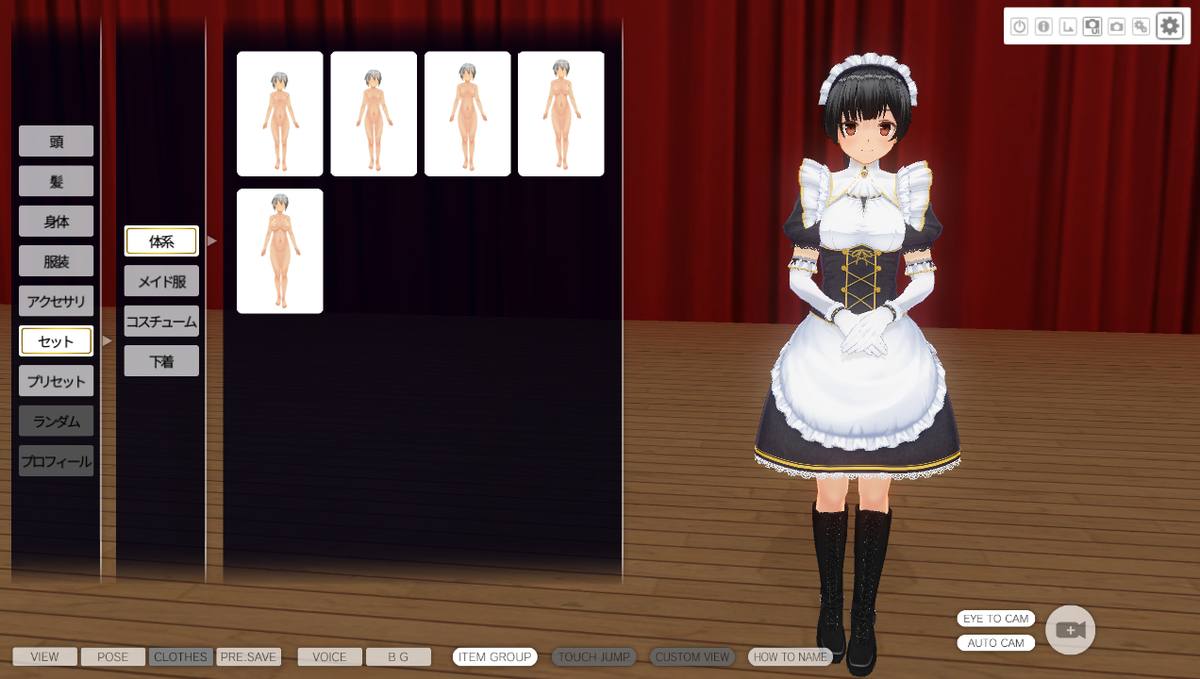Click the PRE.SAVE button

tap(249, 657)
